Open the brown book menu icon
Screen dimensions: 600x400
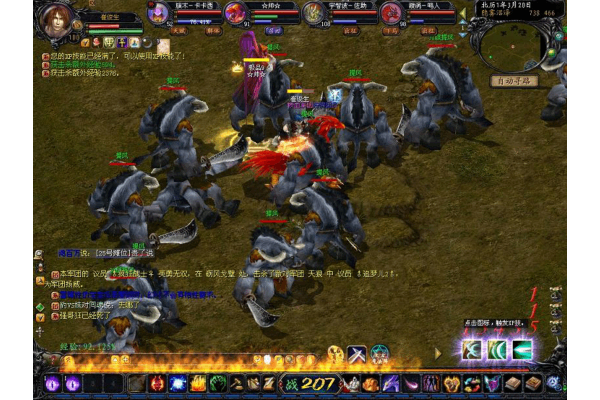(514, 383)
